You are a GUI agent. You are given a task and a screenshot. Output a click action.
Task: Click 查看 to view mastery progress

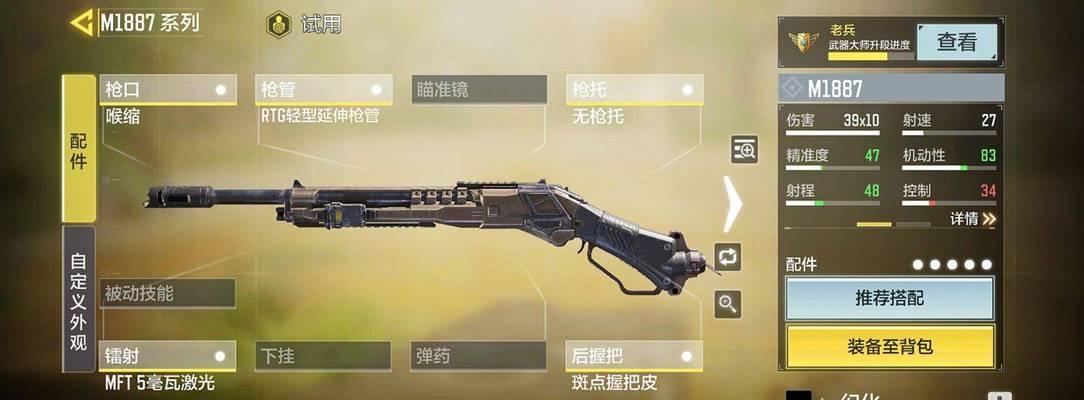point(956,43)
